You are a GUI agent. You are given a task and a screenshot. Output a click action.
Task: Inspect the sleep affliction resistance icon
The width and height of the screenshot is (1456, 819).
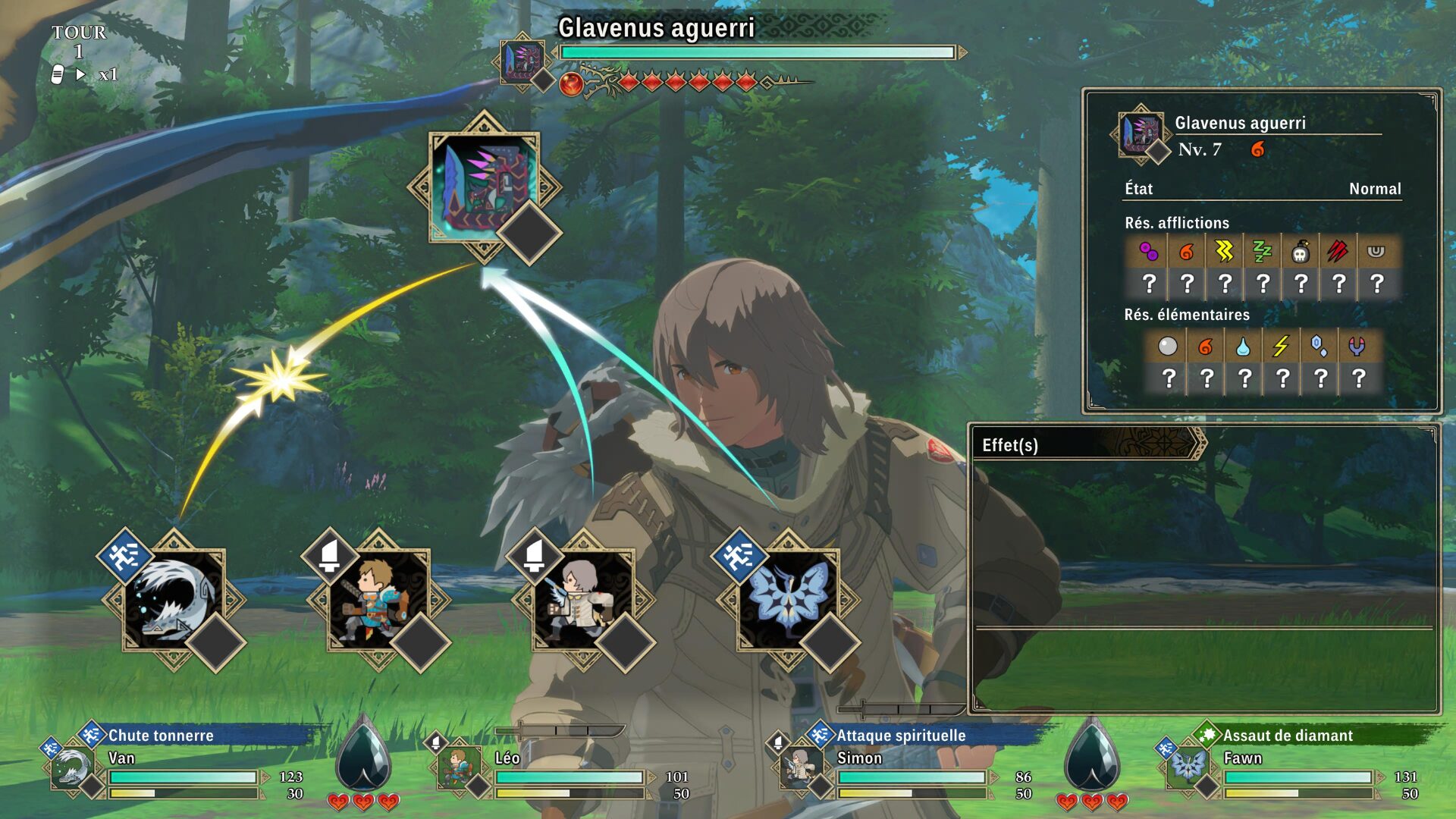click(x=1262, y=252)
